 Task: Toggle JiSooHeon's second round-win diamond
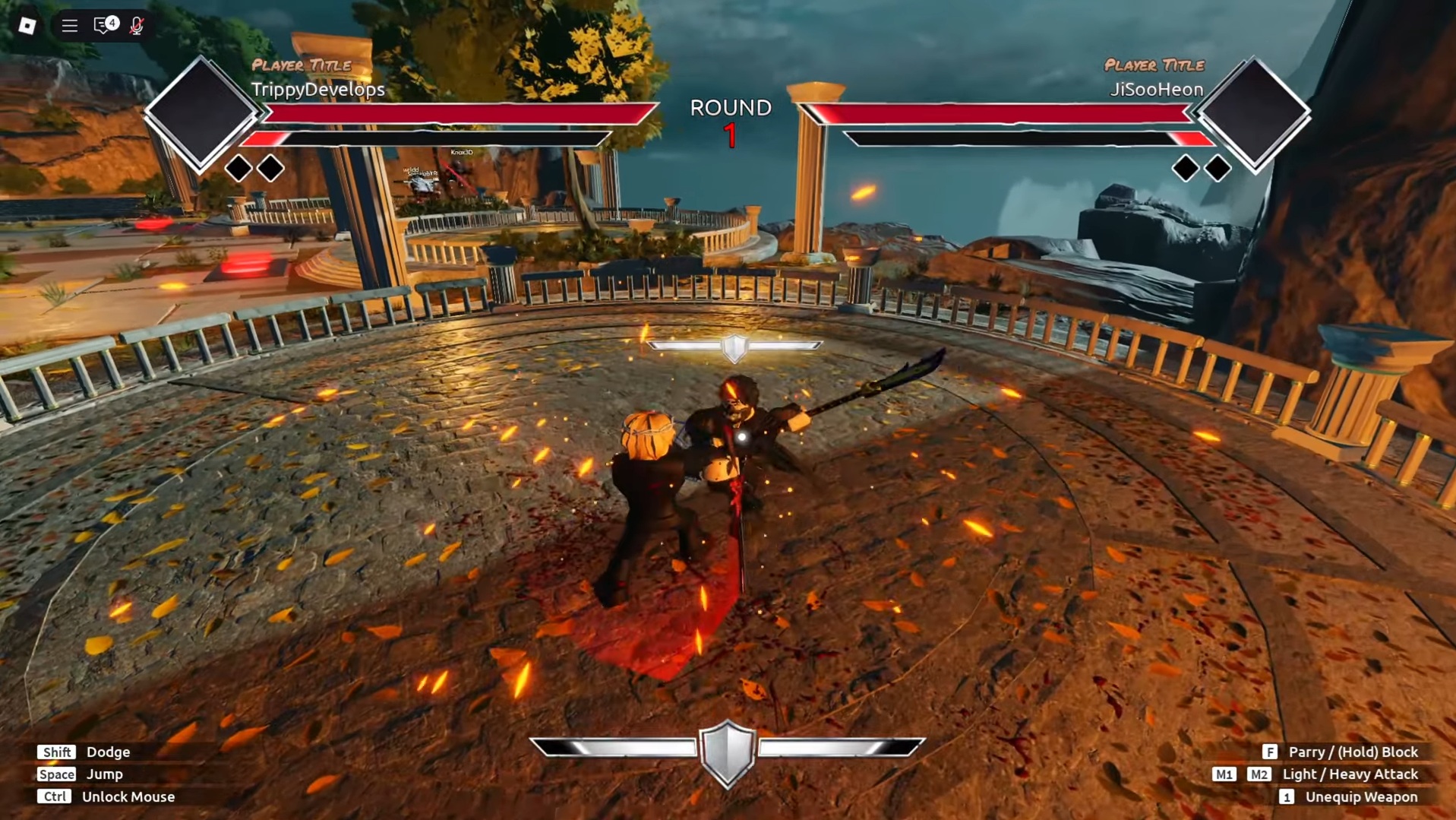point(1217,166)
